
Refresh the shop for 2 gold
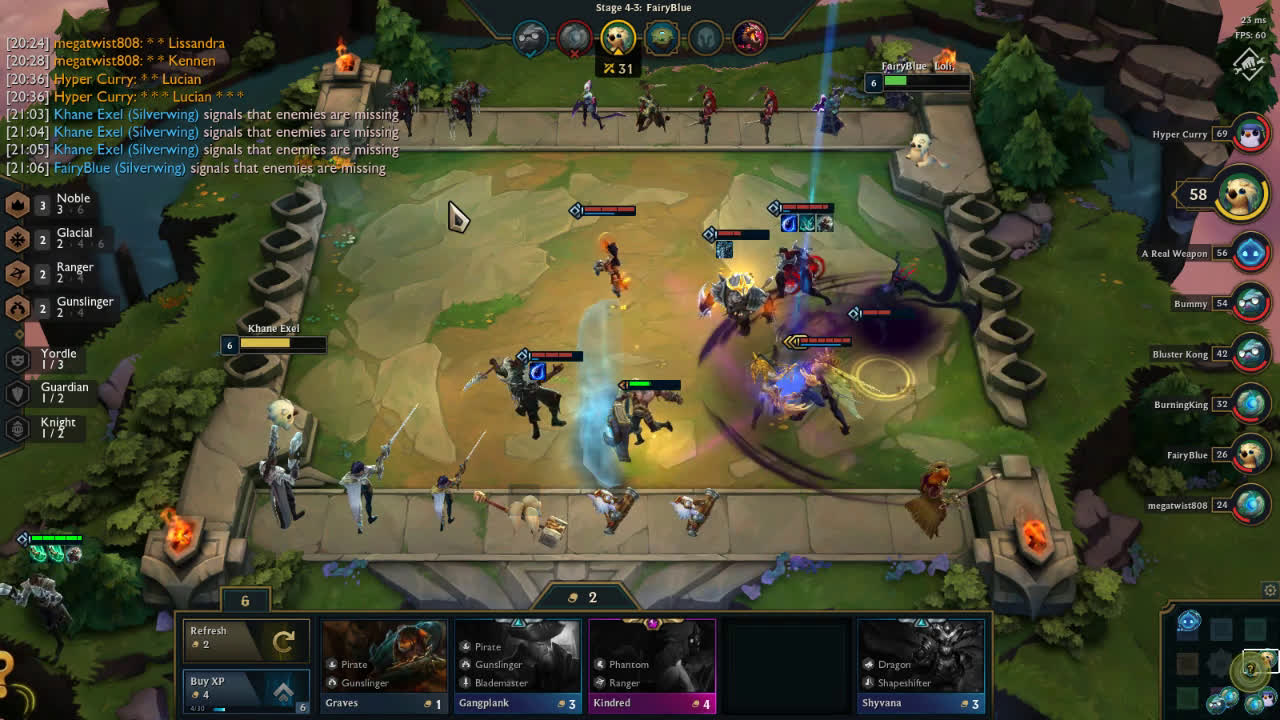[x=244, y=640]
